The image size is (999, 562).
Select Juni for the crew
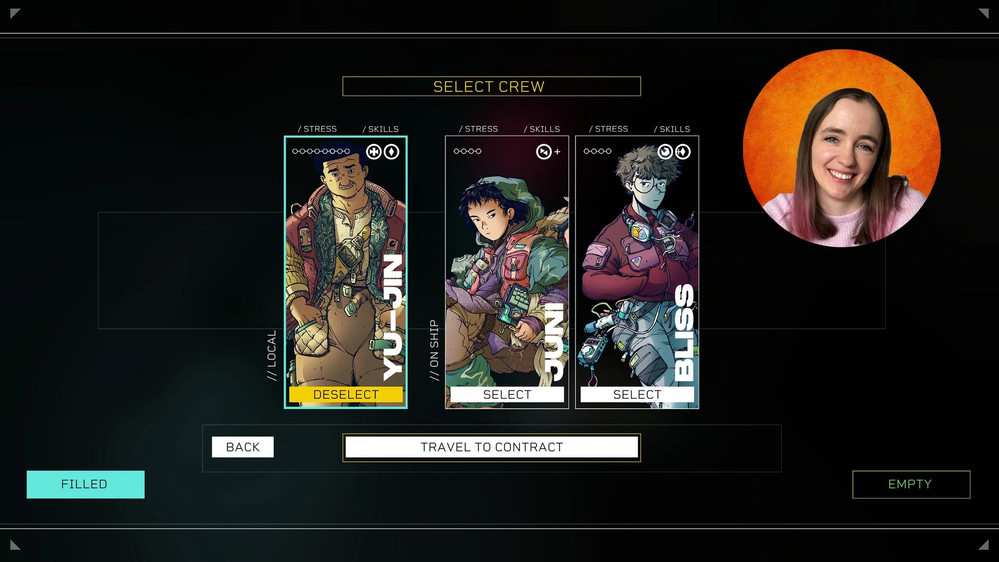click(507, 395)
